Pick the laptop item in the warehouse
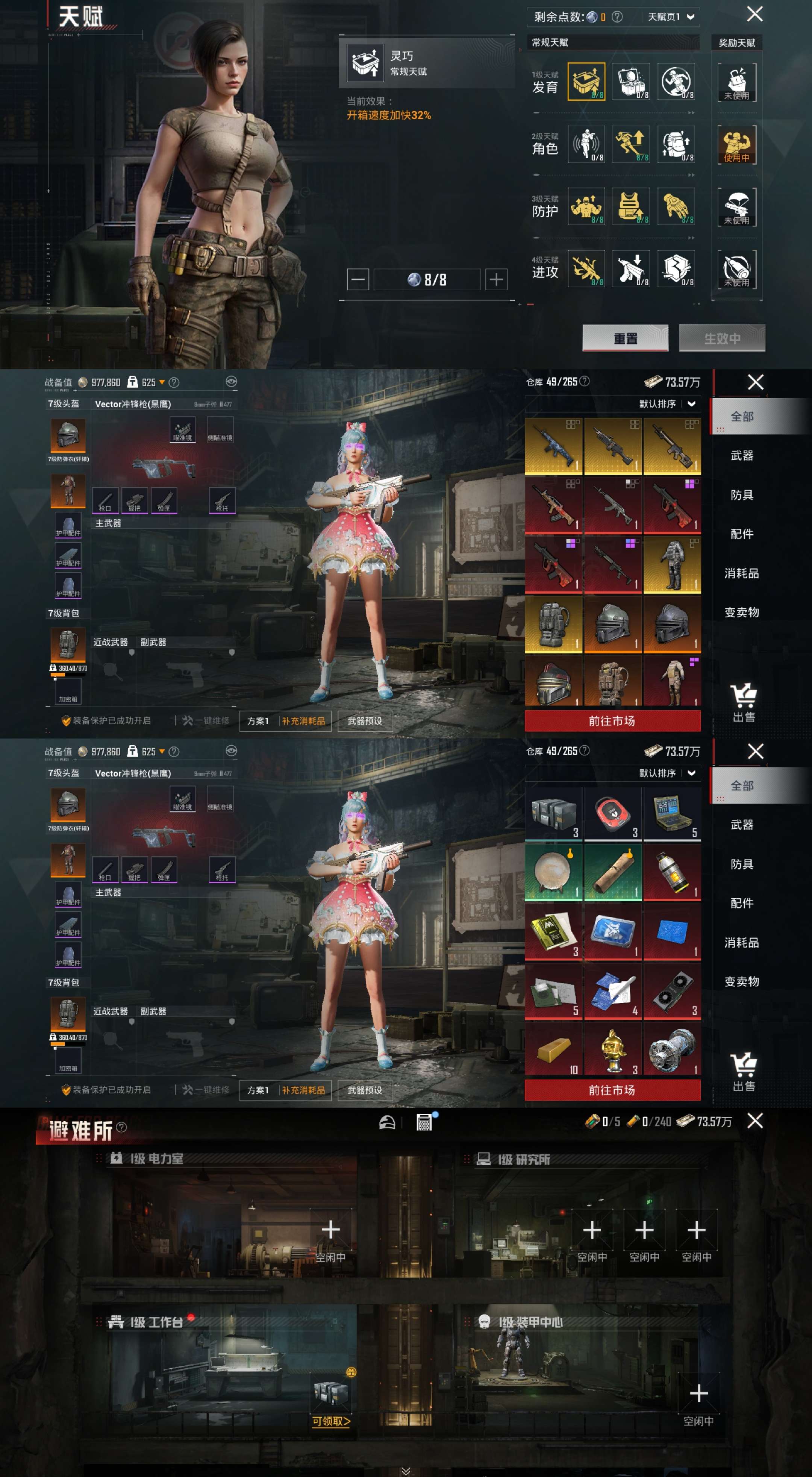 672,814
